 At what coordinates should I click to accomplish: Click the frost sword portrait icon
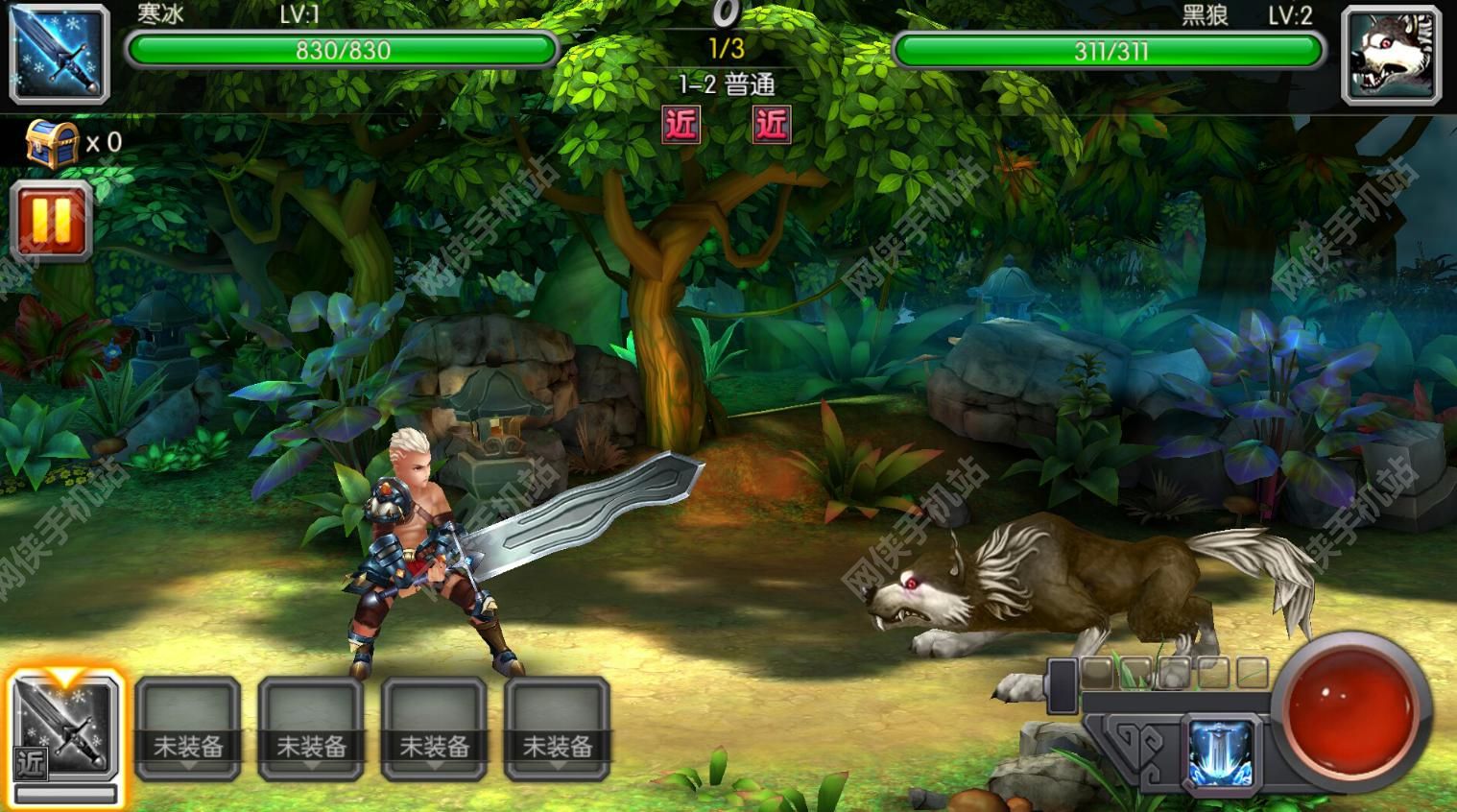pos(60,53)
